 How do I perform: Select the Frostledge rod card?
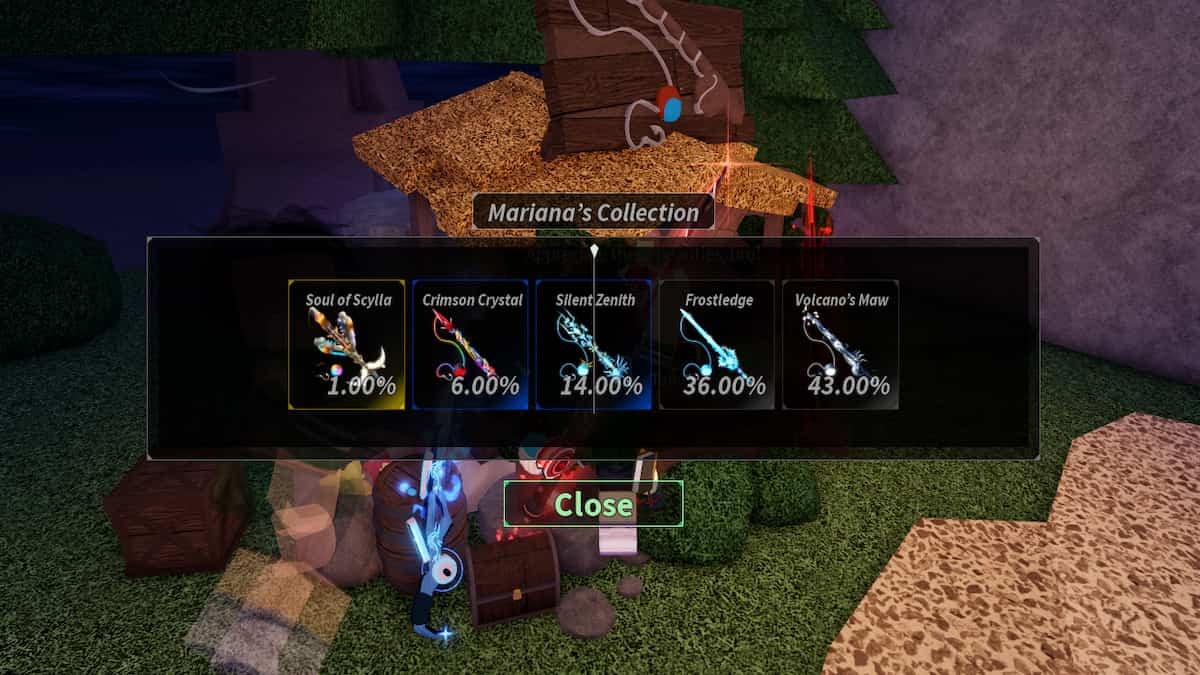(x=717, y=345)
